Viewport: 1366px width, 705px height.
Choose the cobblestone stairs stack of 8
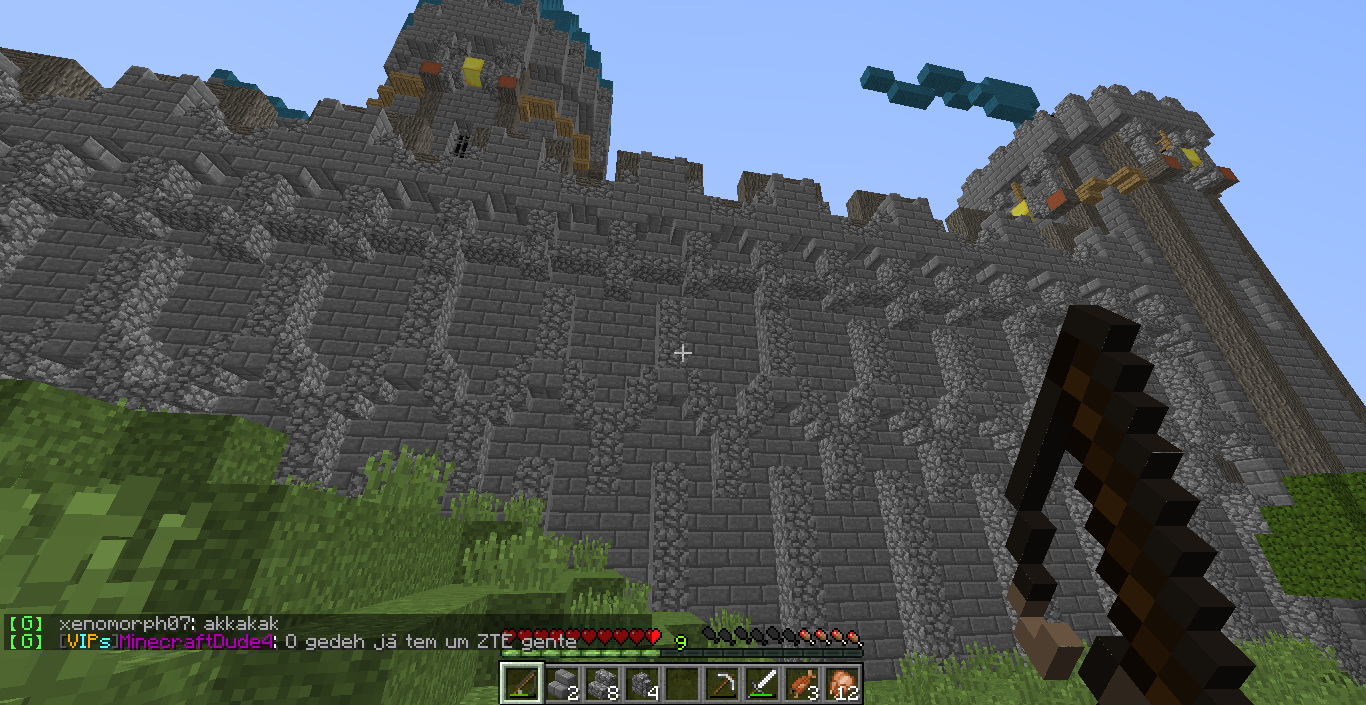click(x=602, y=683)
